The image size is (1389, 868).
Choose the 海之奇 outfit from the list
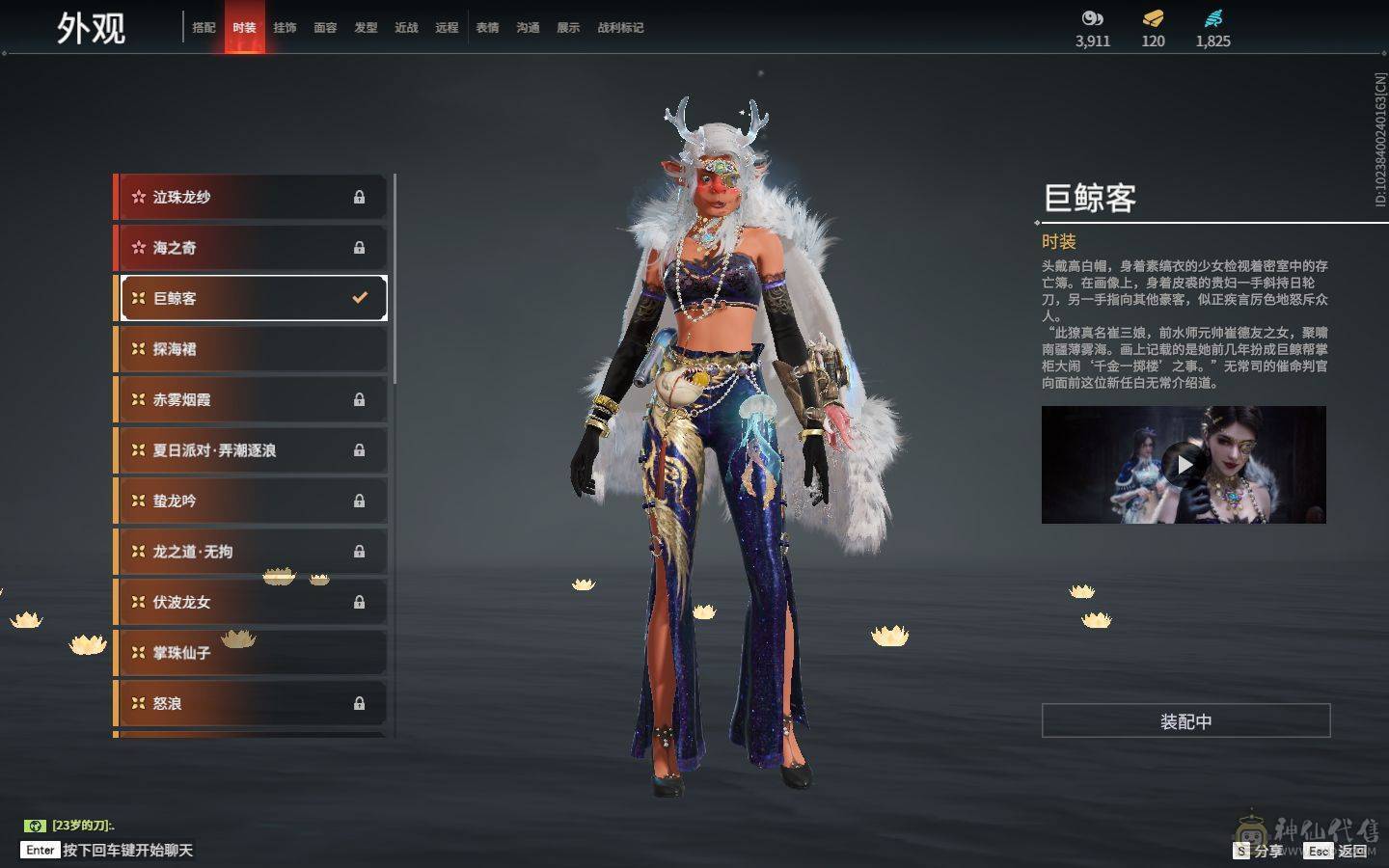coord(251,248)
